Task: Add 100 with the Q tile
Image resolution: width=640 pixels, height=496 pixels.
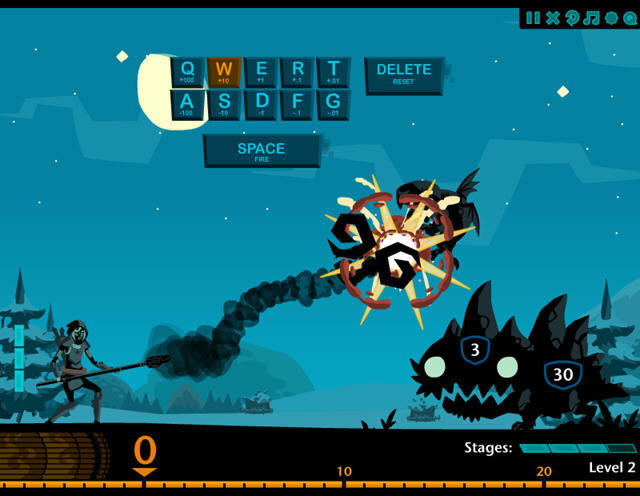Action: pos(188,71)
